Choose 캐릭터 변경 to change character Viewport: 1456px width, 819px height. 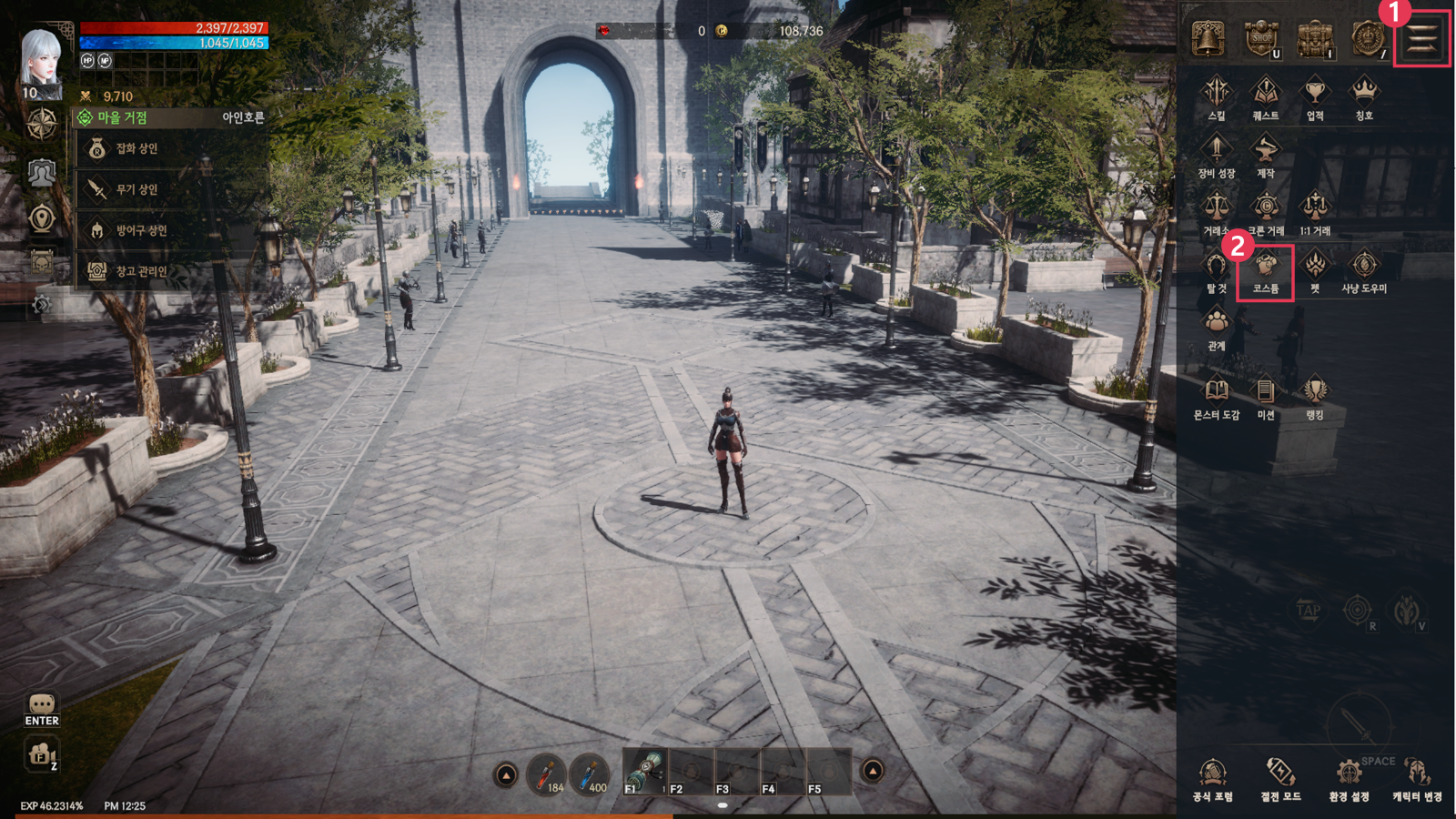click(x=1416, y=779)
